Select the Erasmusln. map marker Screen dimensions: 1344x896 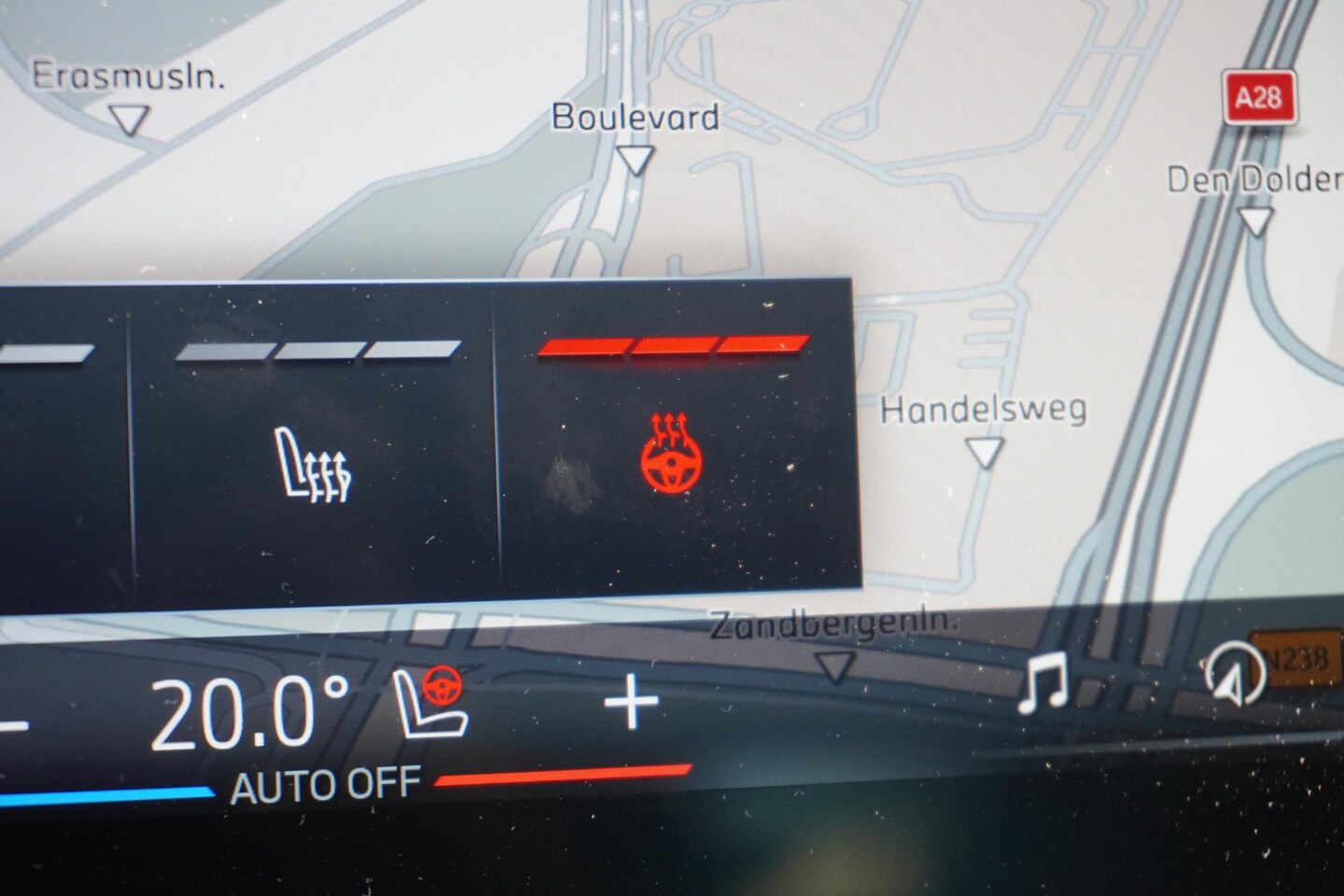tap(129, 119)
